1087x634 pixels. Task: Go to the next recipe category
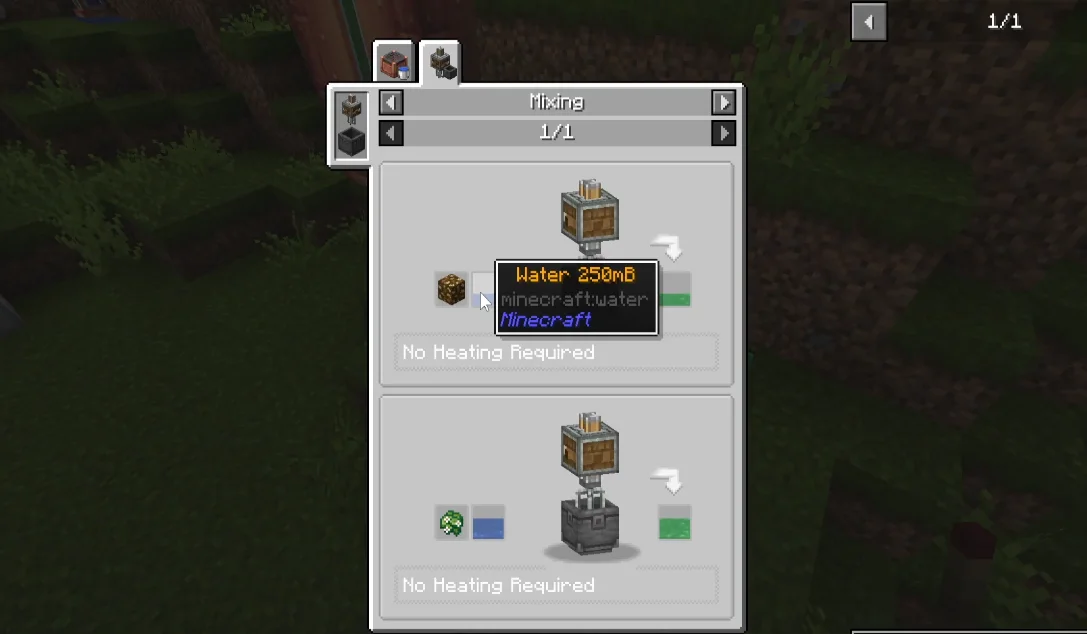(x=723, y=102)
